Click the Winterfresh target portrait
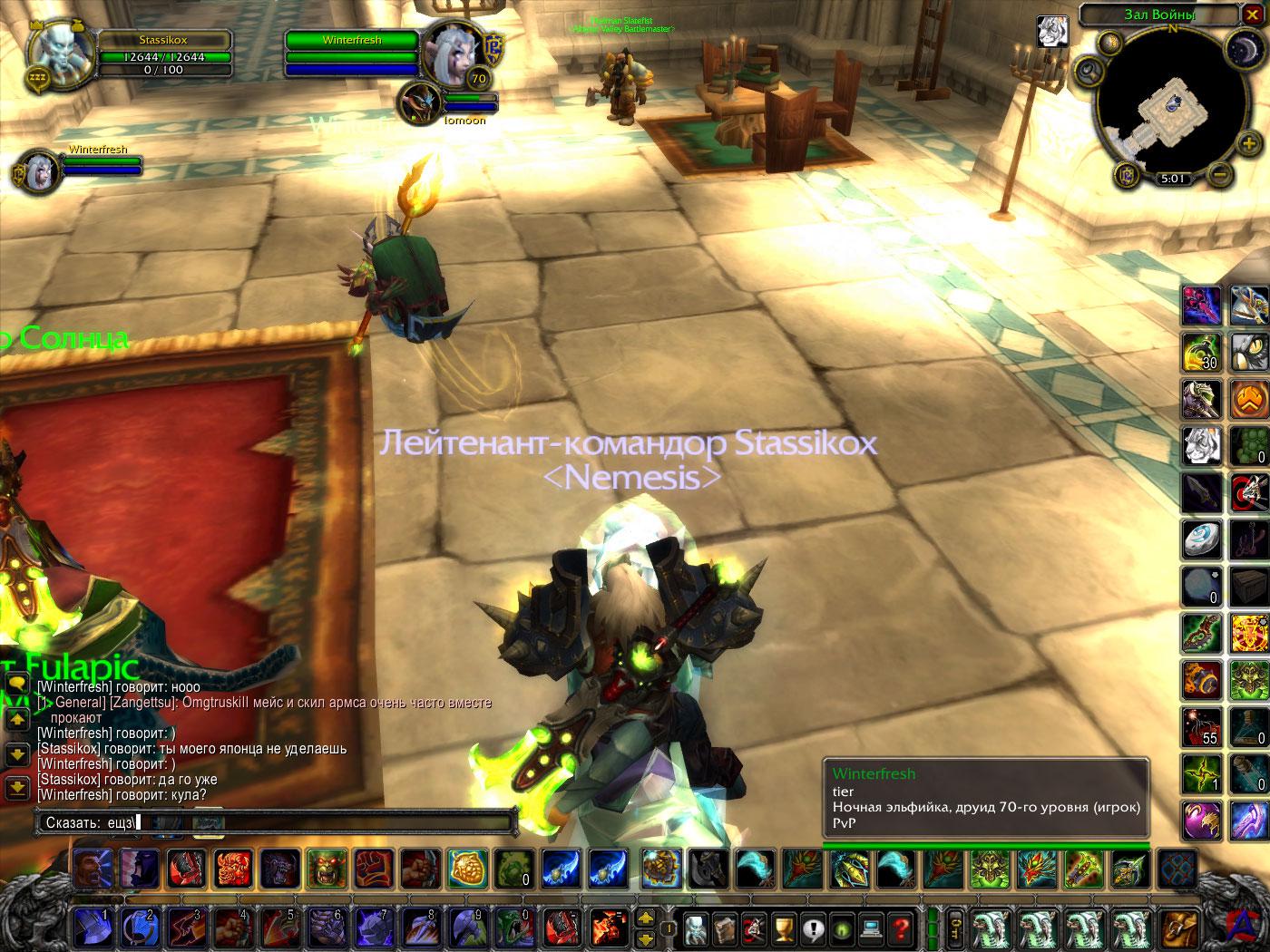This screenshot has width=1270, height=952. 450,51
